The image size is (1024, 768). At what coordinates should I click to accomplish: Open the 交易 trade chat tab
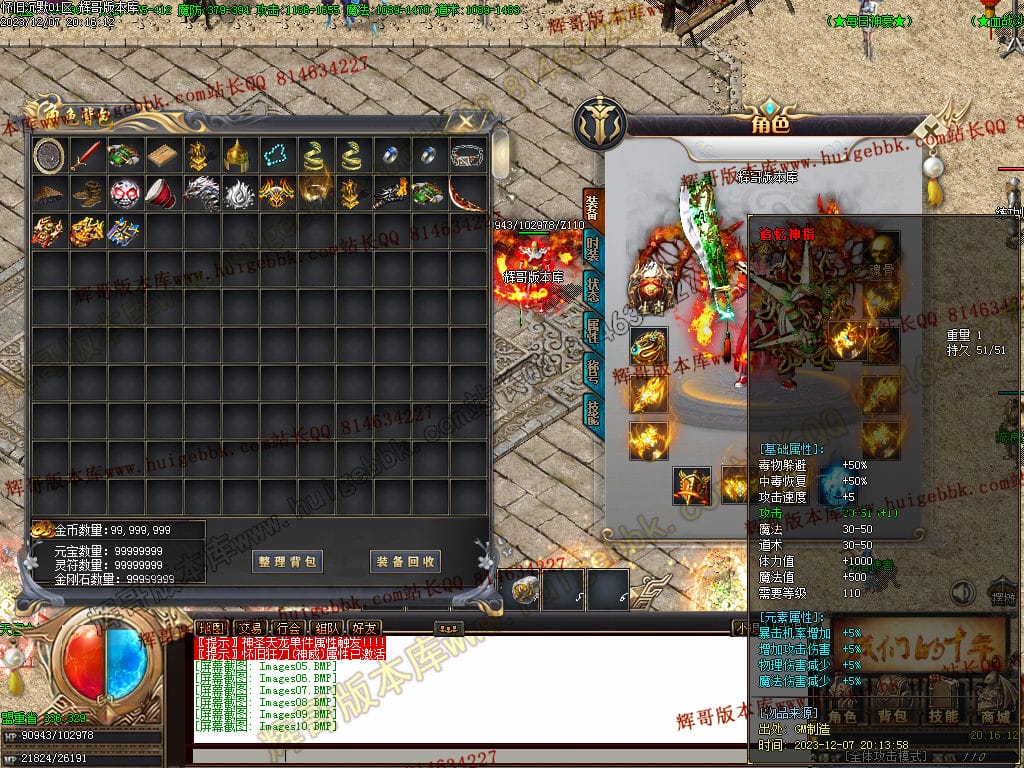click(245, 627)
